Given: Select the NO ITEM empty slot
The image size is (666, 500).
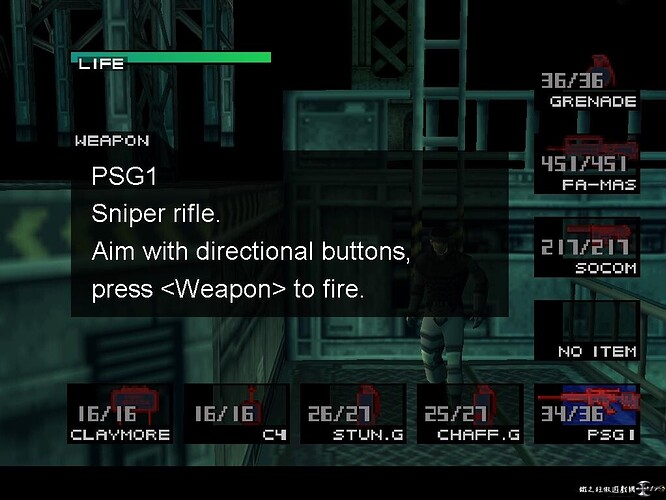Looking at the screenshot, I should [x=587, y=332].
